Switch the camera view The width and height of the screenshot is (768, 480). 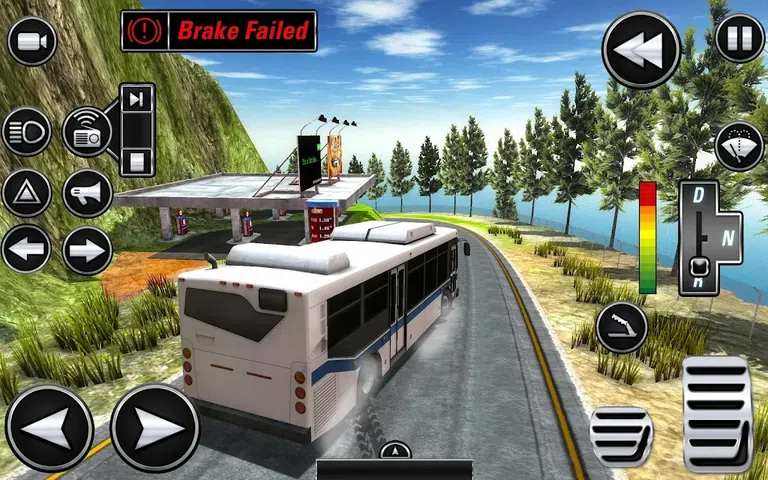[x=32, y=40]
